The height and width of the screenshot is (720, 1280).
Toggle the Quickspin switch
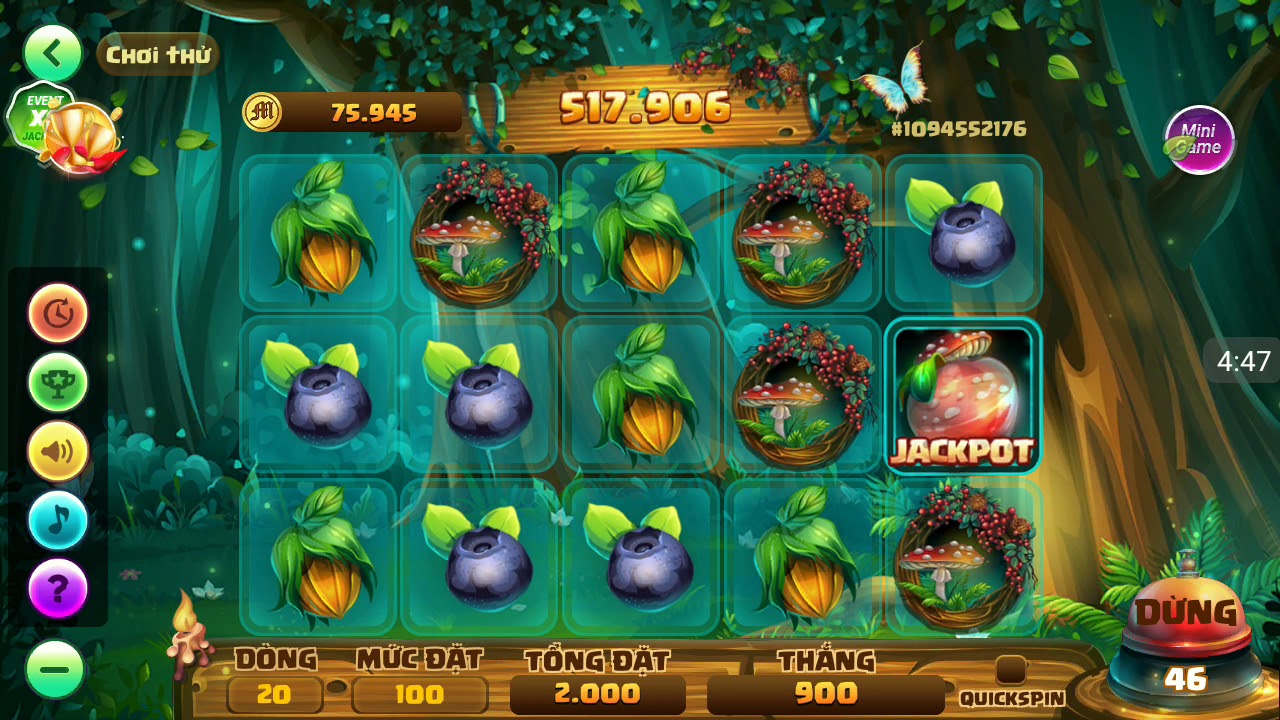[1011, 670]
